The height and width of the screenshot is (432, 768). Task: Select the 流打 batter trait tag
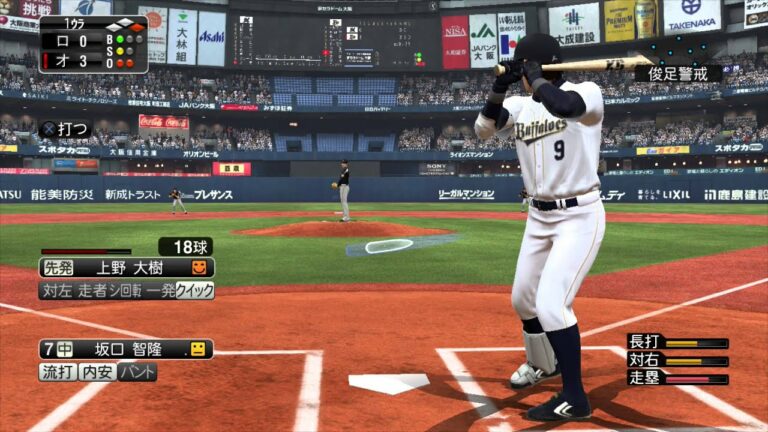pyautogui.click(x=57, y=372)
